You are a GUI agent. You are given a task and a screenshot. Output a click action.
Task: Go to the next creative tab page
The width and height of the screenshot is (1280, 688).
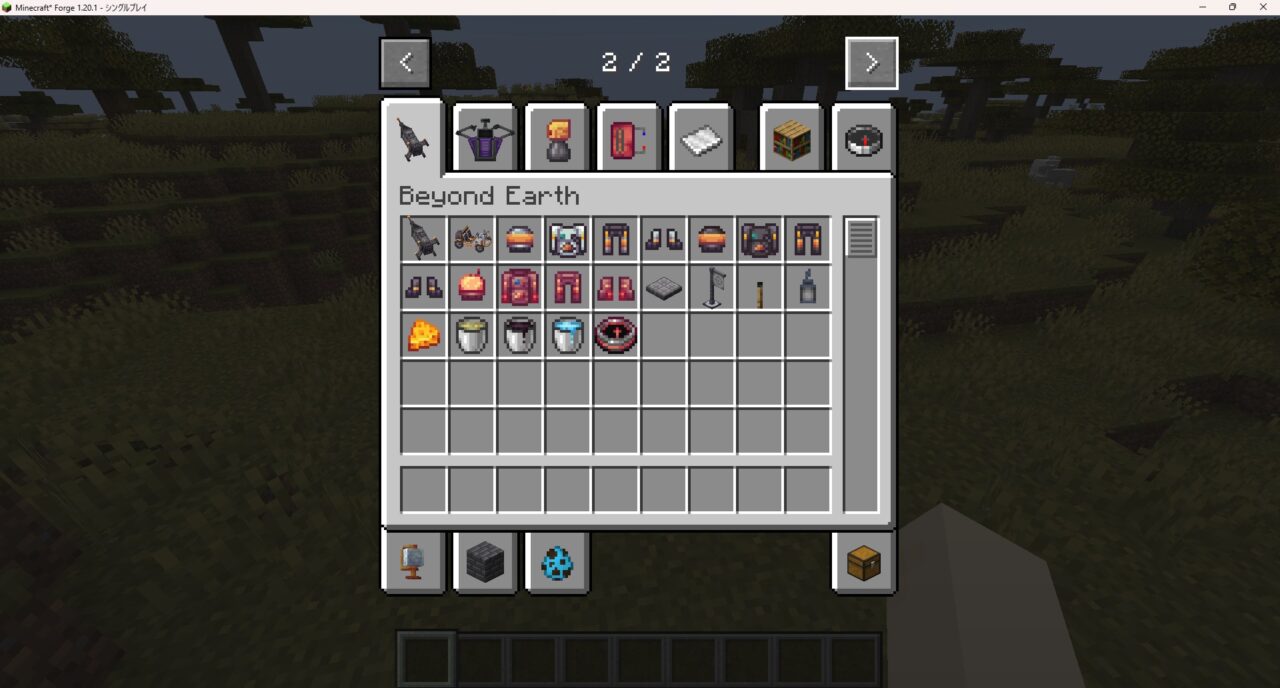[871, 63]
